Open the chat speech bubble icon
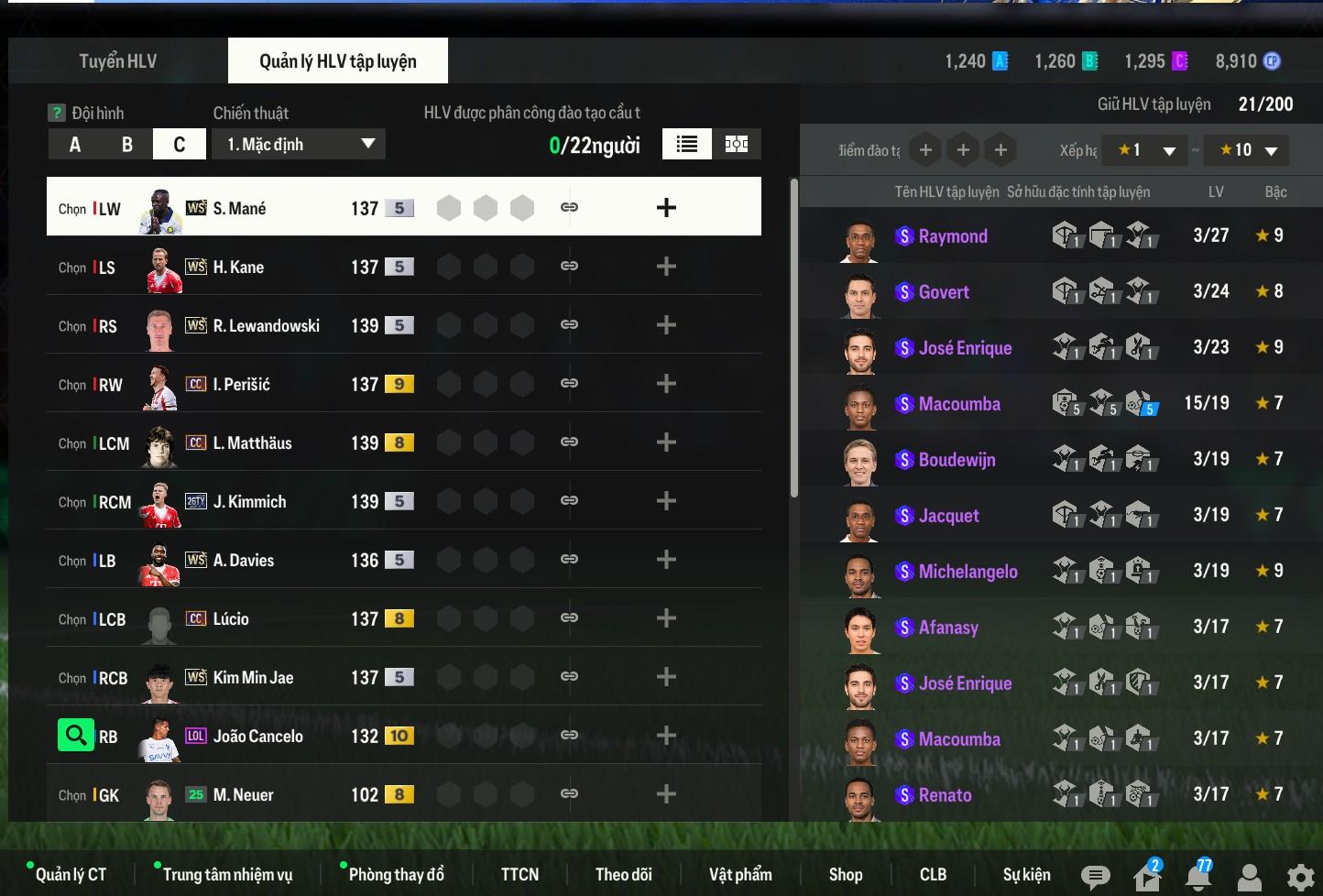 (1096, 878)
